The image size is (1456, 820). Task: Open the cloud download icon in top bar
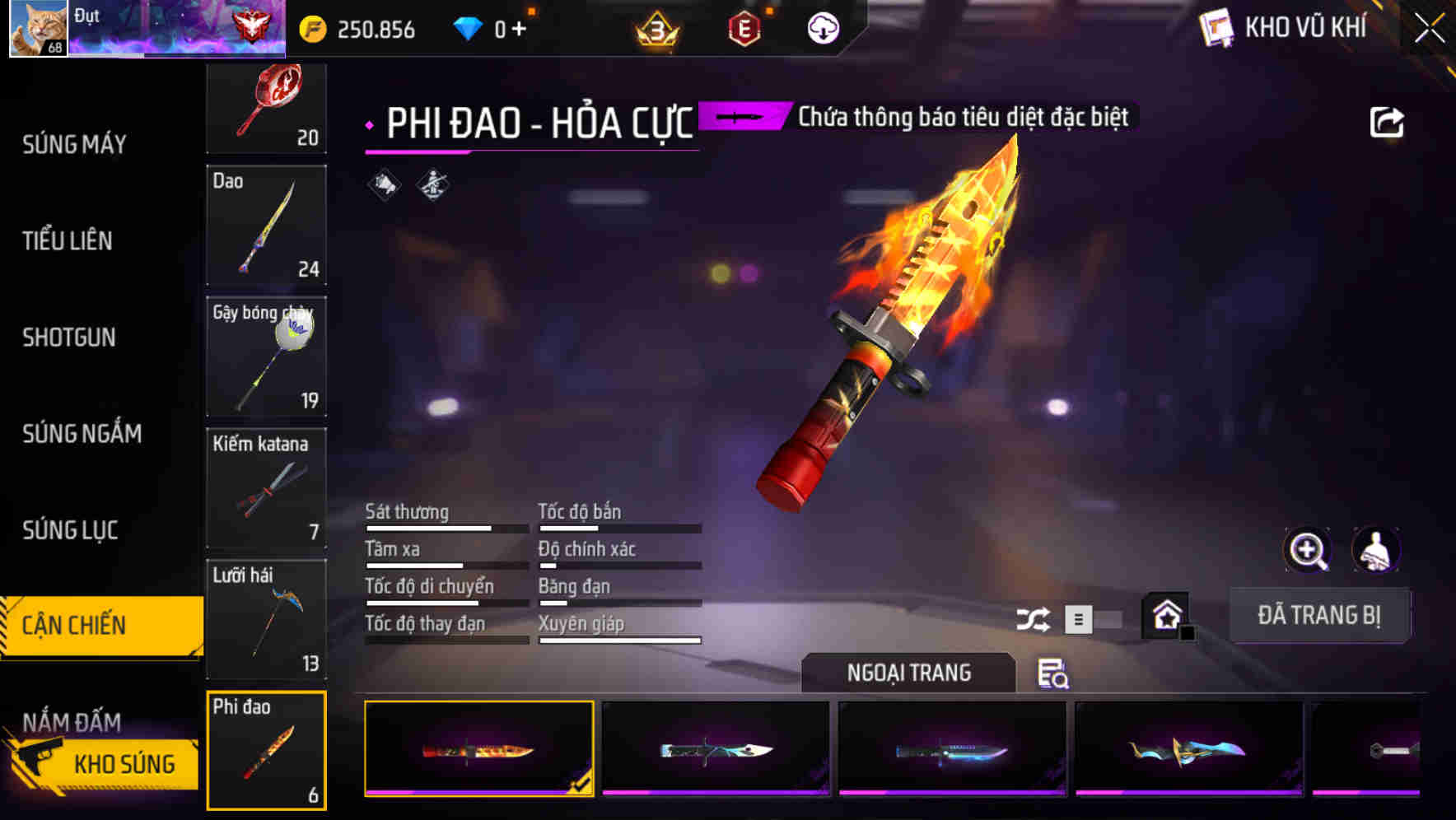point(823,27)
